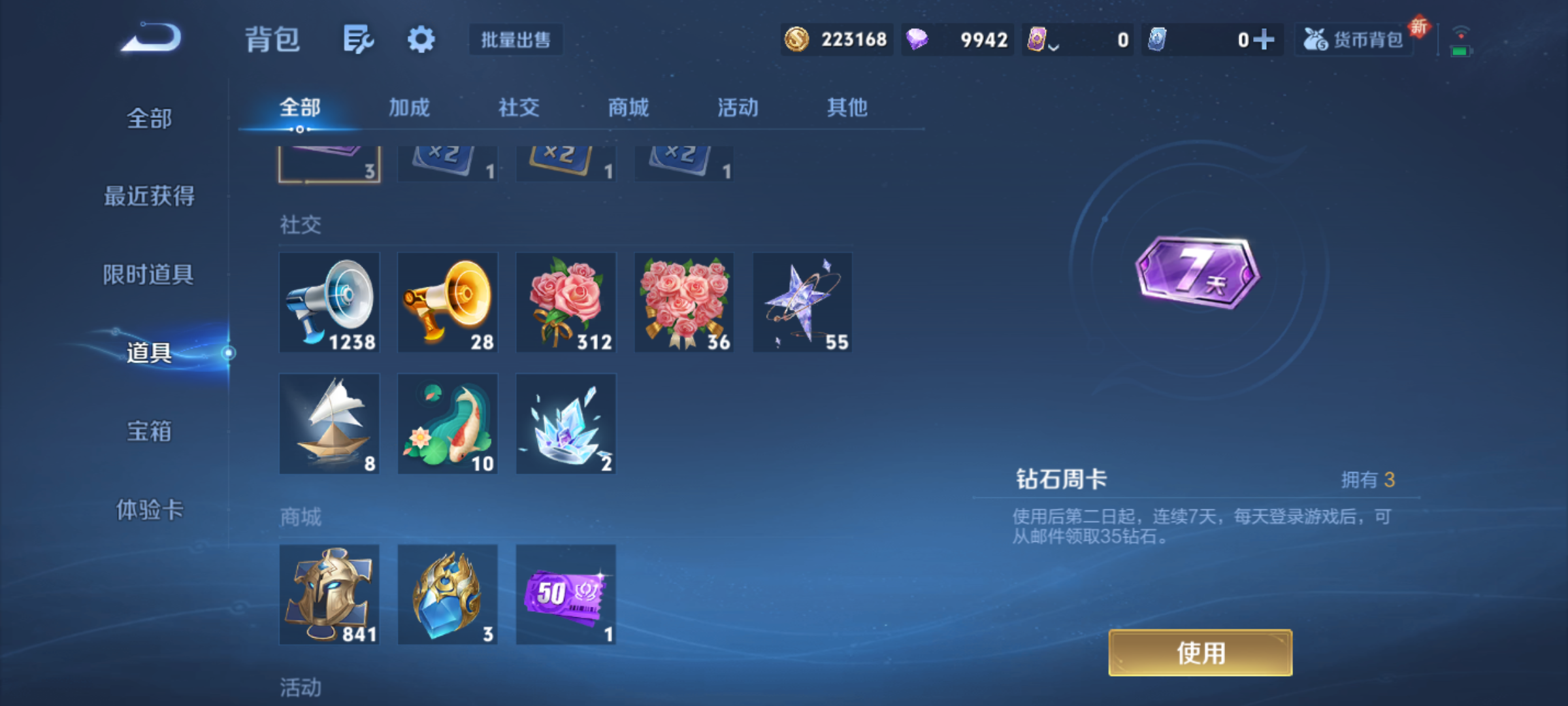Viewport: 1568px width, 706px height.
Task: Open 批量出售 batch sell mode
Action: [515, 40]
